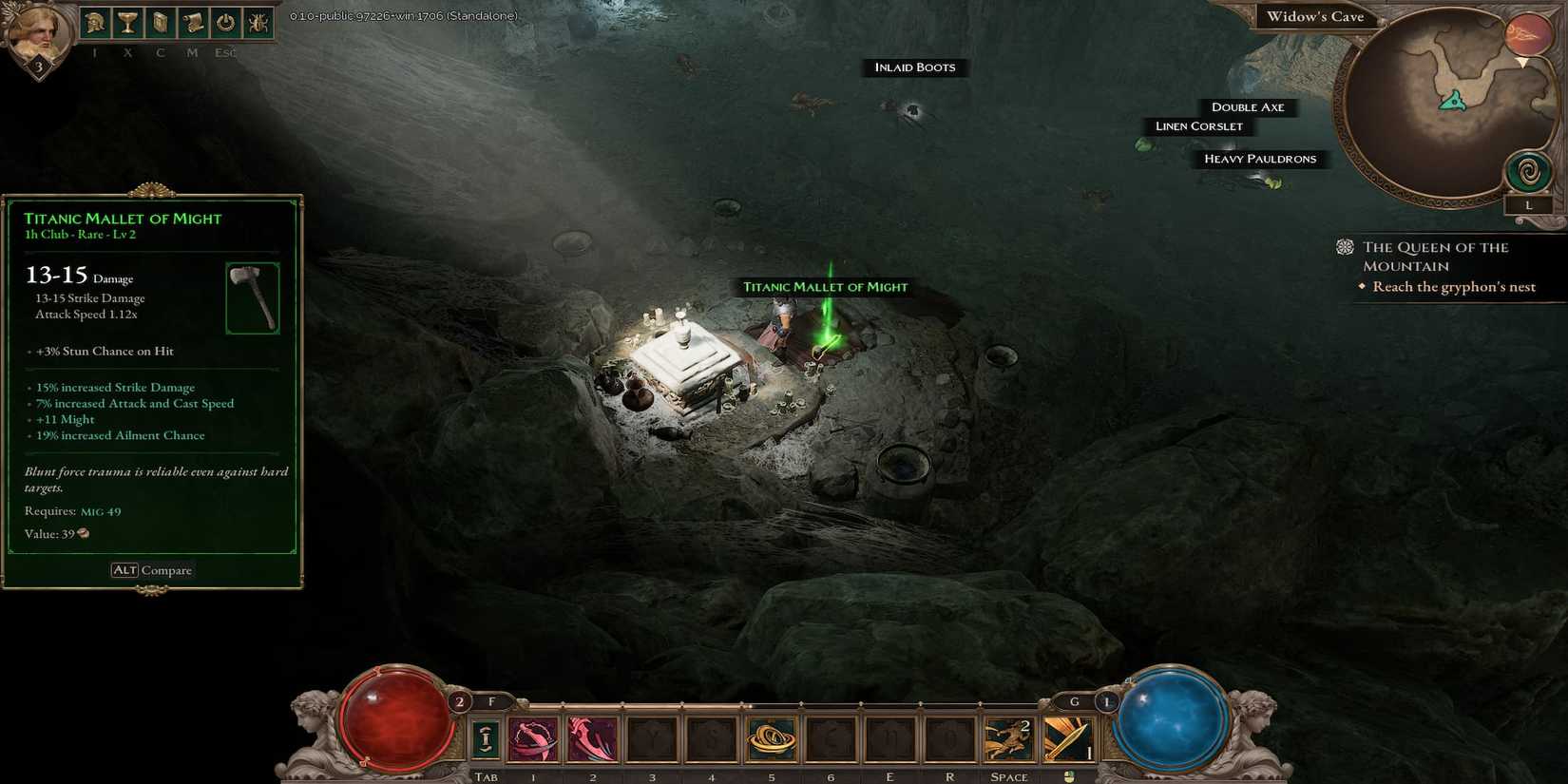
Task: Open the inventory via the helmet icon
Action: click(x=94, y=21)
